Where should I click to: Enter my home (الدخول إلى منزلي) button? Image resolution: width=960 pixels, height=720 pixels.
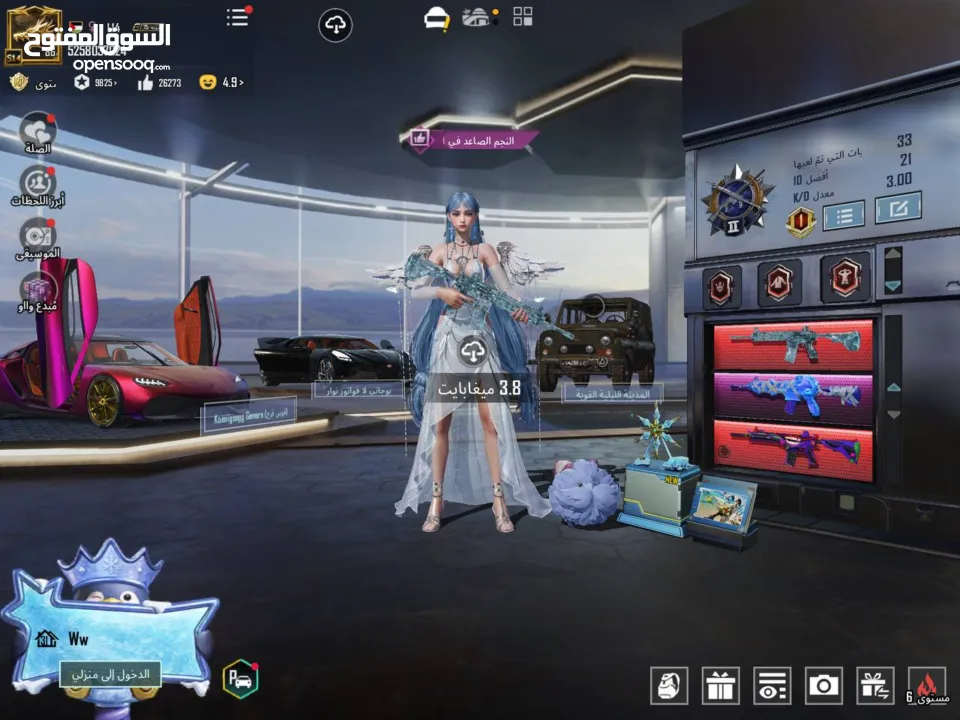point(111,674)
